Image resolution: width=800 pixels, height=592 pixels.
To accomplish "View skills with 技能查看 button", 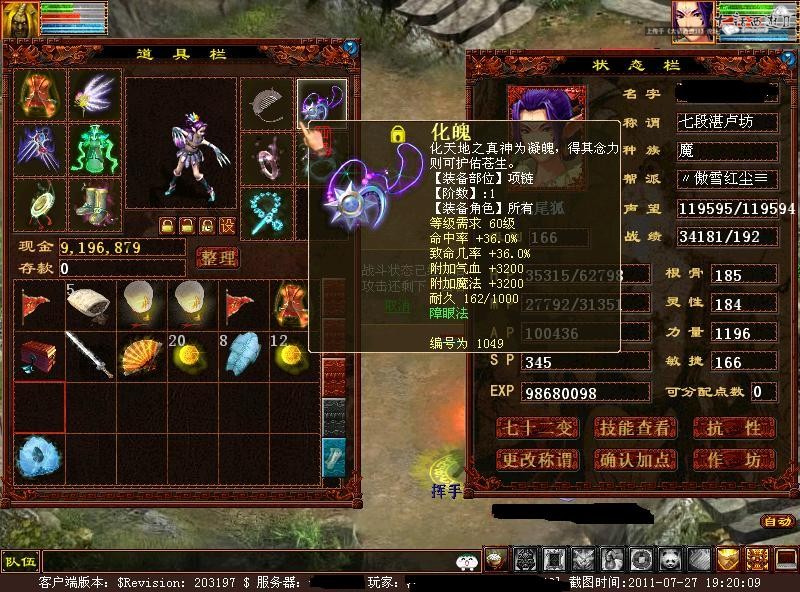I will click(x=635, y=428).
